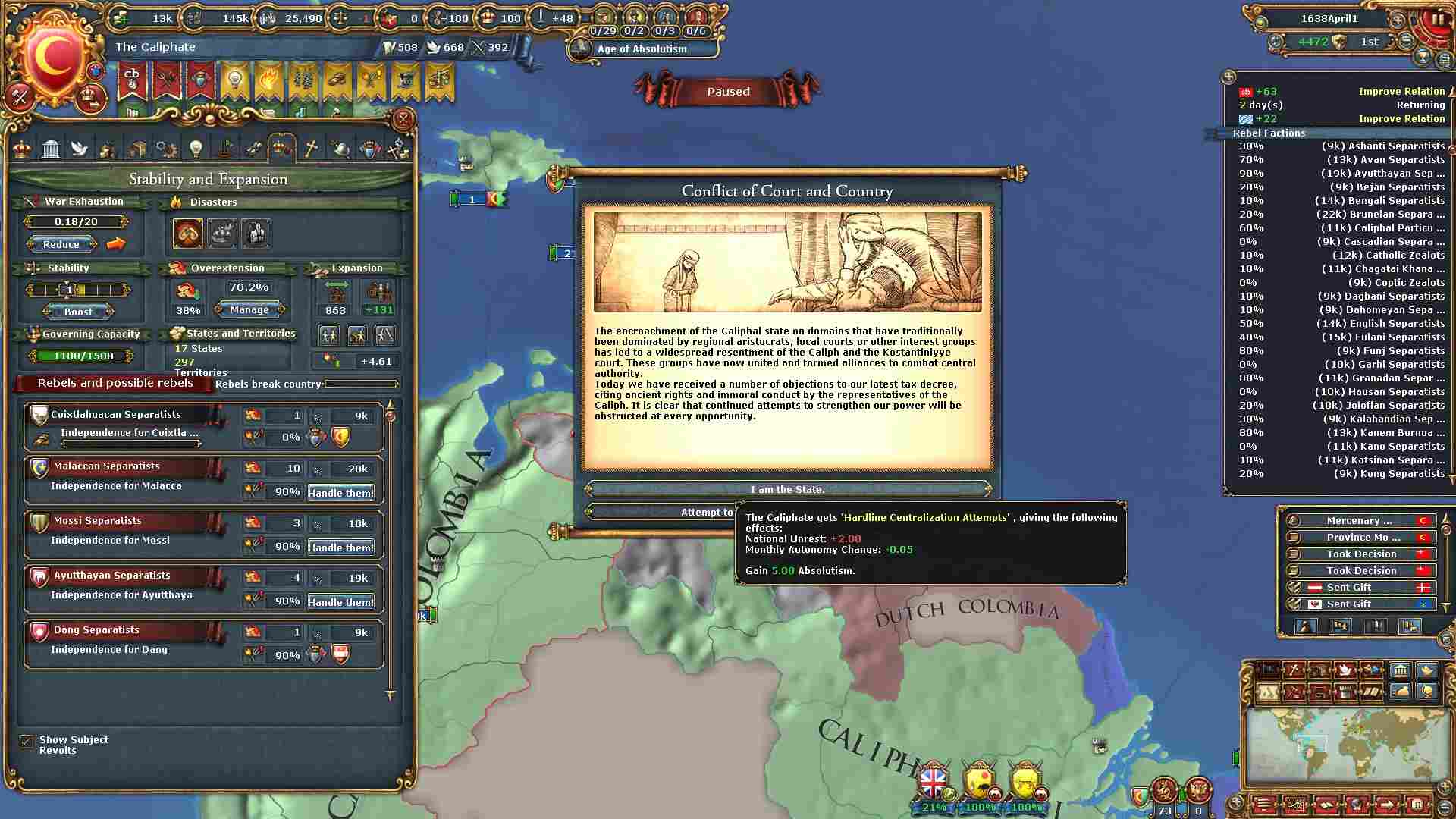Open the Court crown tab

point(22,149)
